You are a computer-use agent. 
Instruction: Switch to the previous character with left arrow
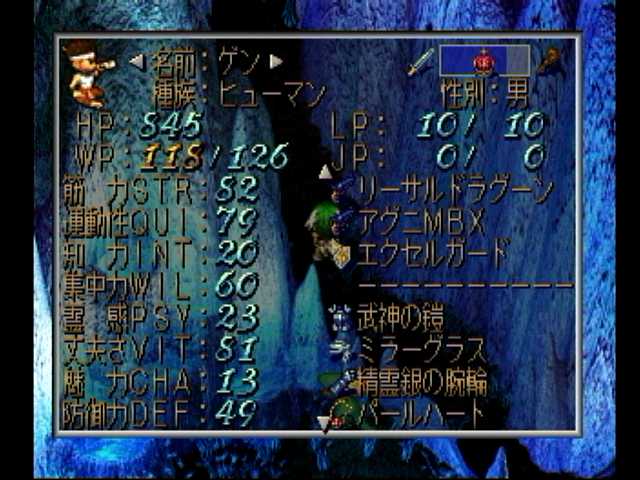point(137,61)
